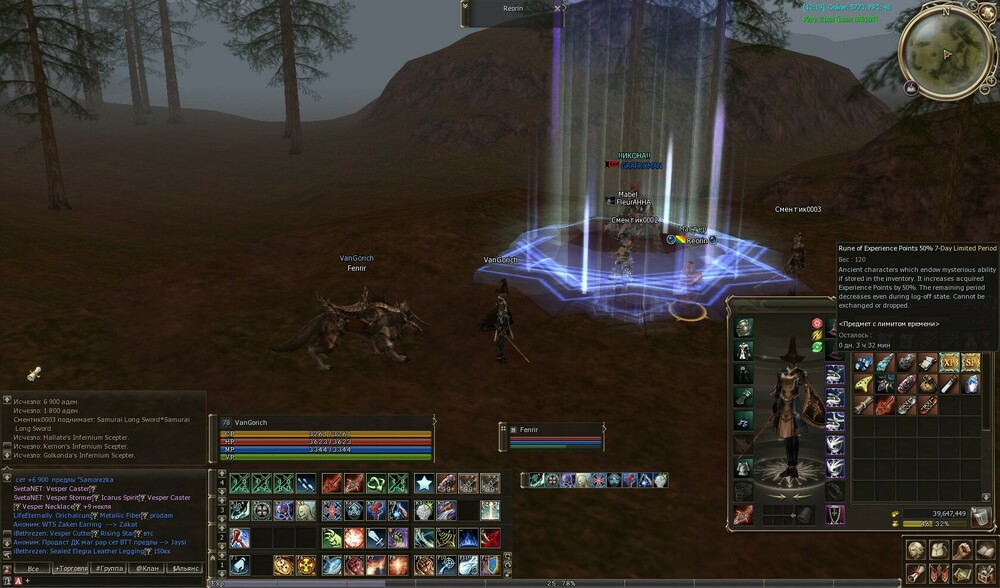The image size is (1000, 588).
Task: Open the character status menu icon
Action: 916,550
